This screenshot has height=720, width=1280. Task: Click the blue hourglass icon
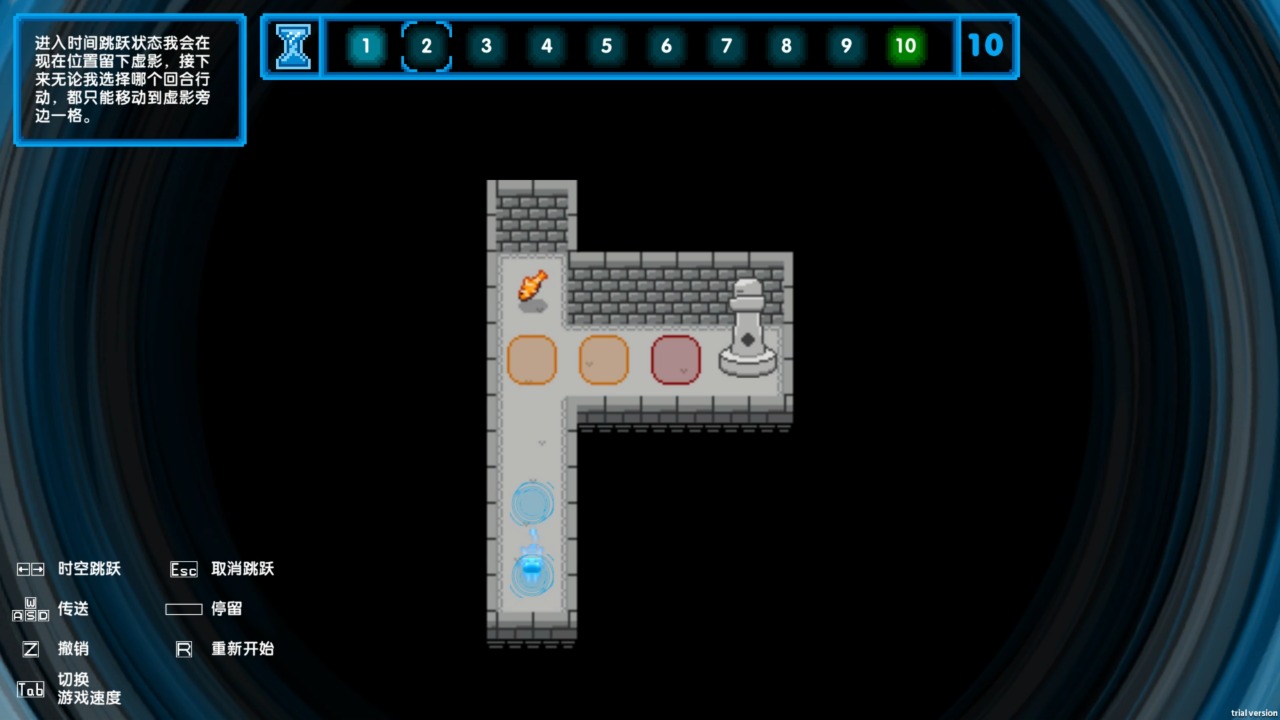(293, 46)
